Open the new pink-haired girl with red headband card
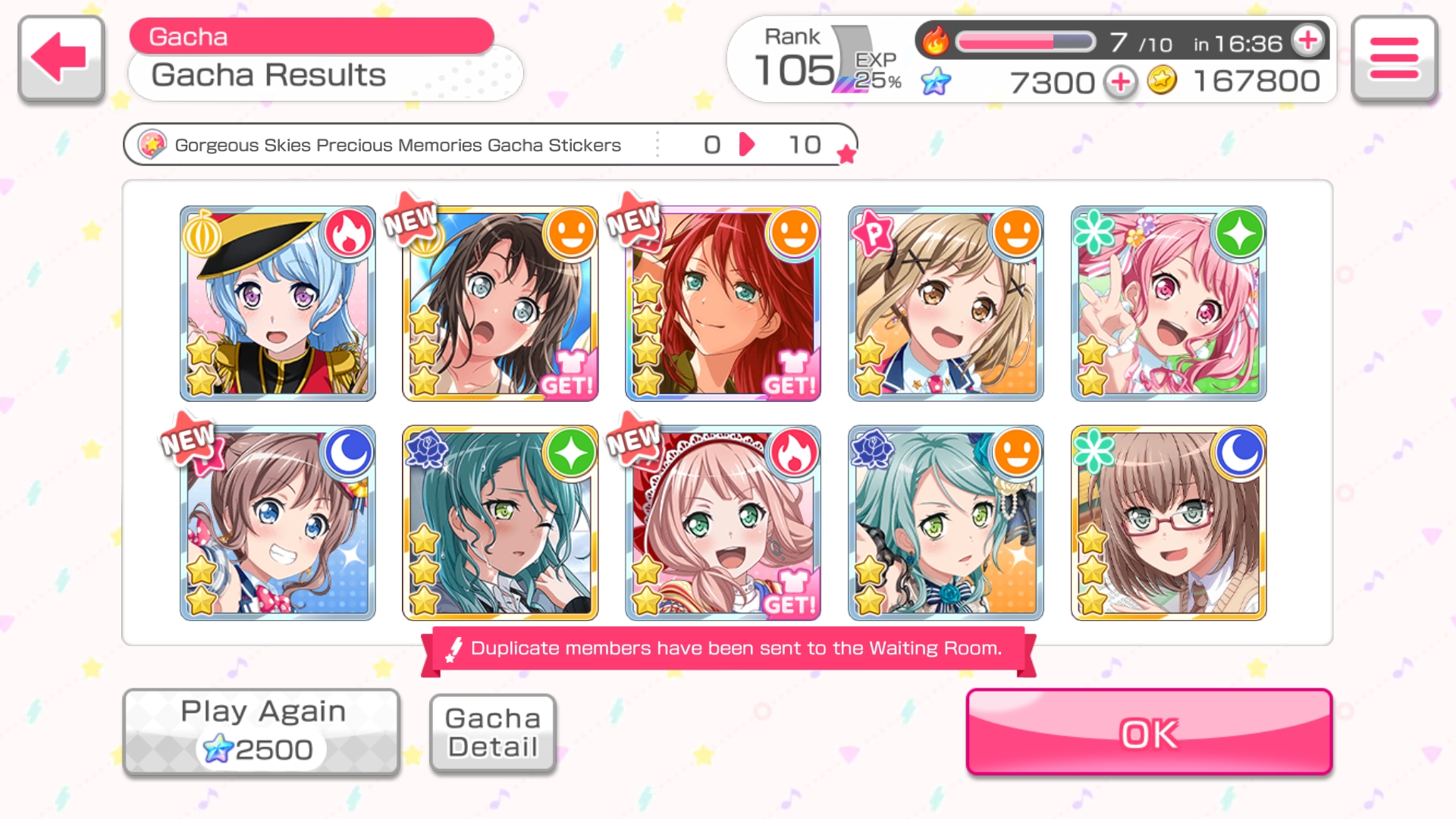Screen dimensions: 1456x819 (x=723, y=523)
